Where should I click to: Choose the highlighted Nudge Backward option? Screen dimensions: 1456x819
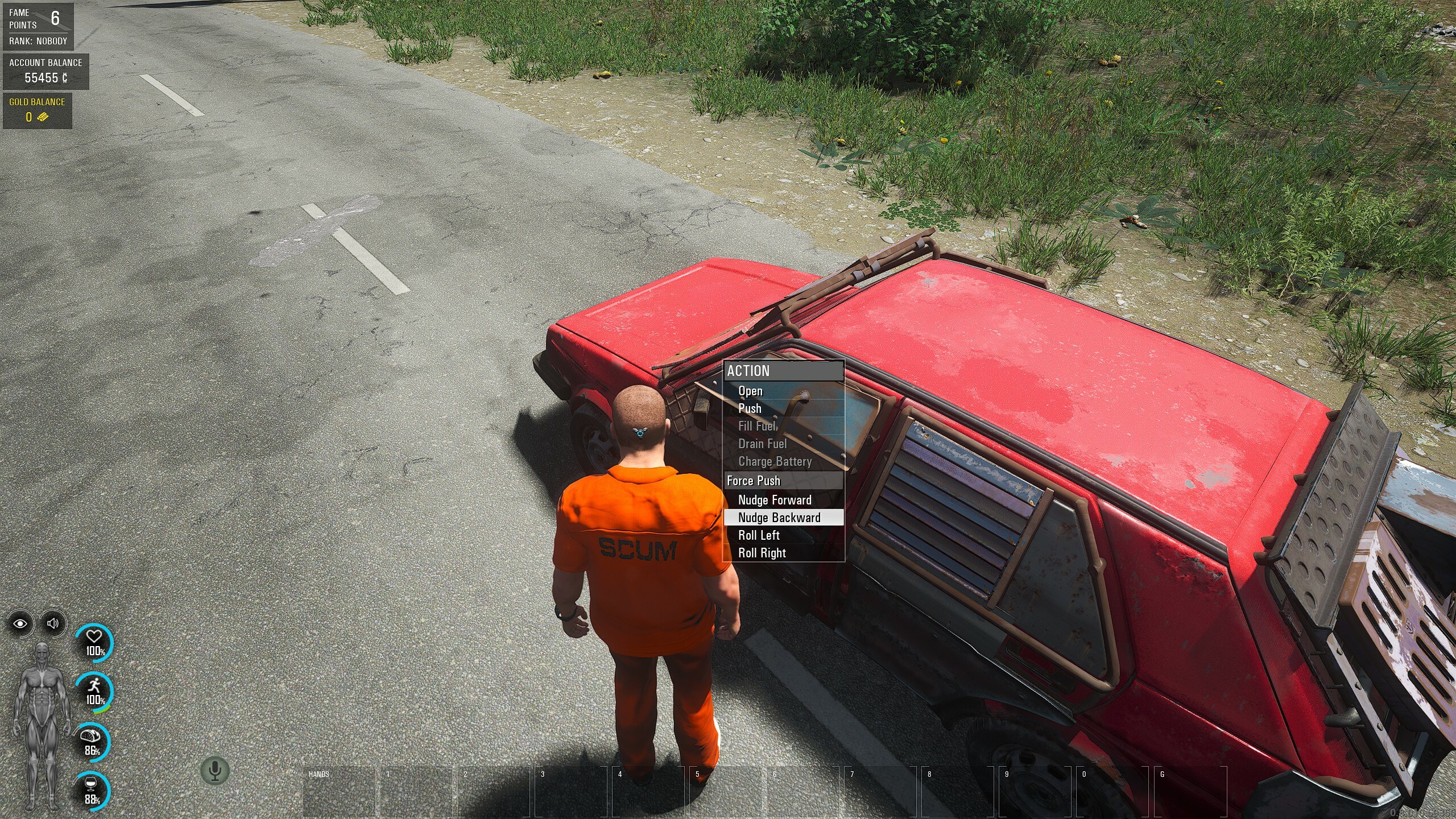[779, 518]
